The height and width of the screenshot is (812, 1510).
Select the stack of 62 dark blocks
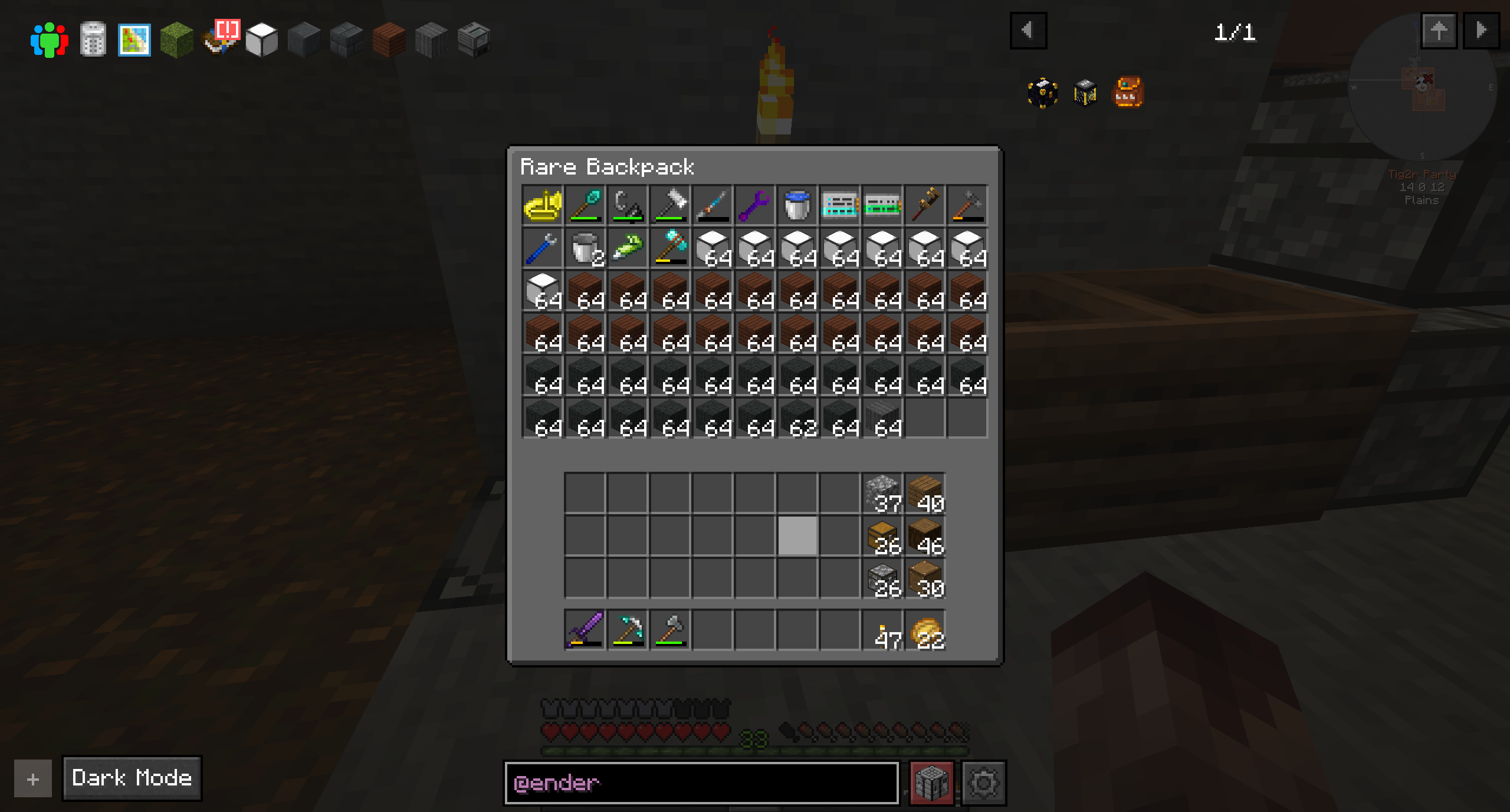coord(797,418)
